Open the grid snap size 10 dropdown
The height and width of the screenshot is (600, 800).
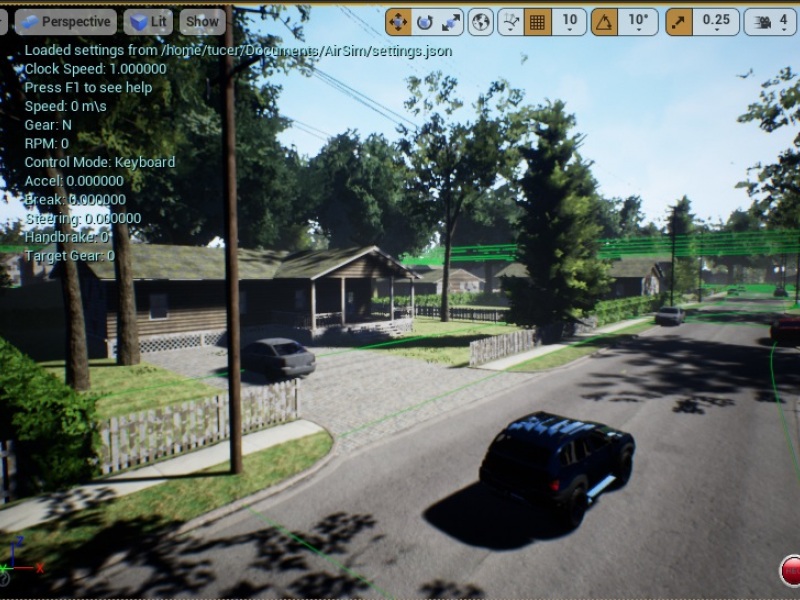(x=569, y=21)
